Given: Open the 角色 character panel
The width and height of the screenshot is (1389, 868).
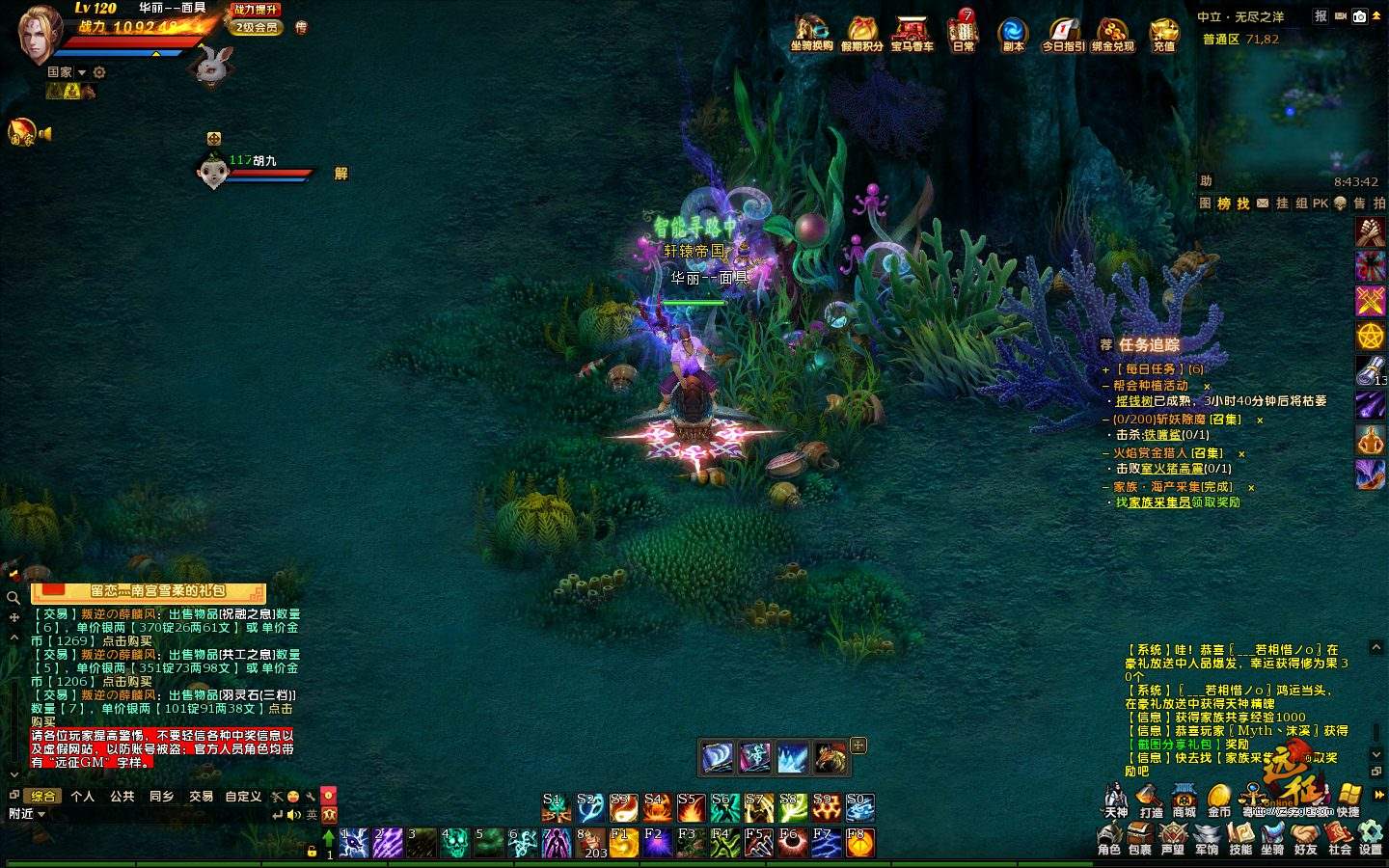Looking at the screenshot, I should (1109, 837).
